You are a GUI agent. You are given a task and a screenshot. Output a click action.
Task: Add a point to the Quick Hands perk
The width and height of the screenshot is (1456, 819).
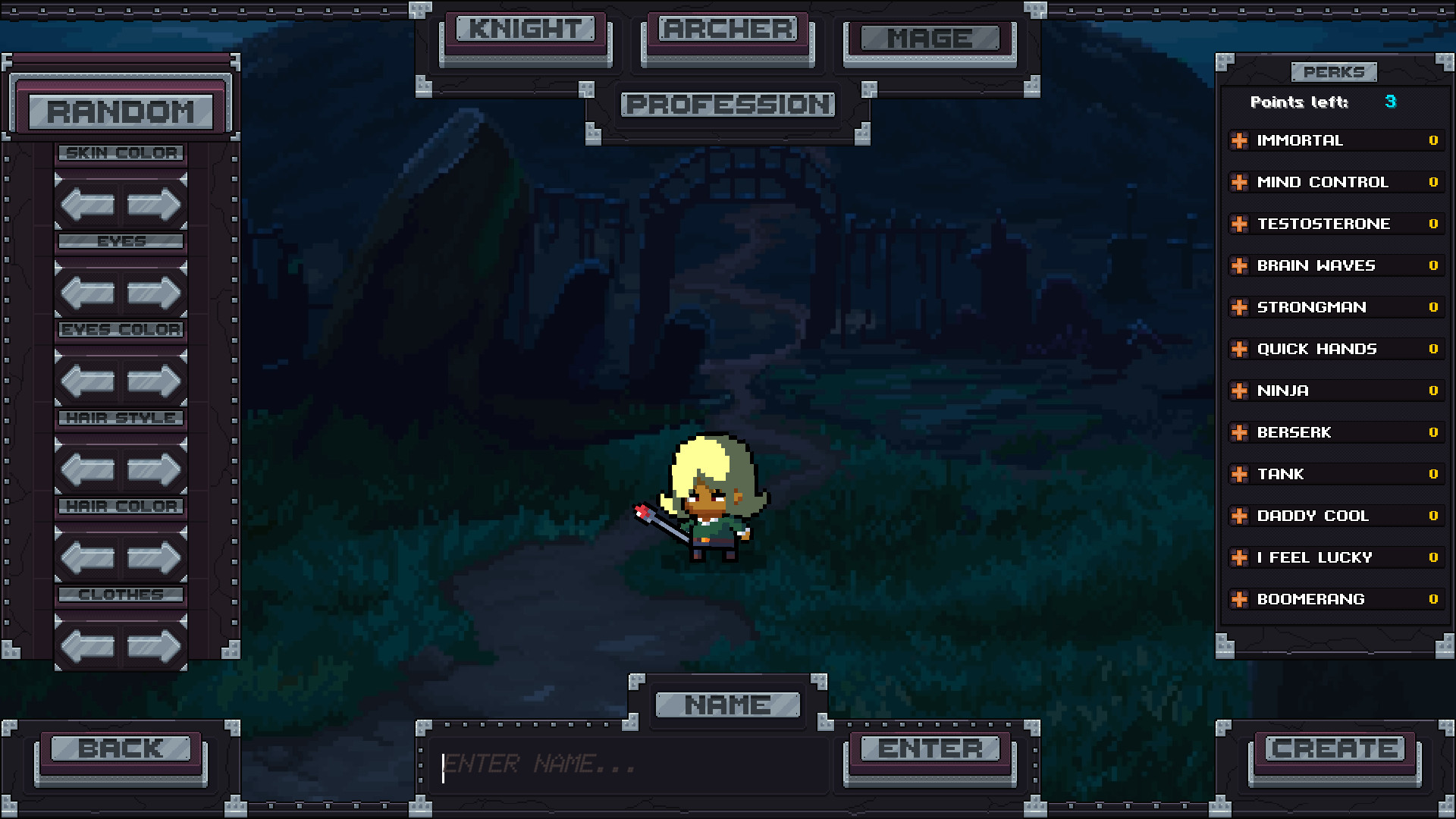click(1241, 349)
